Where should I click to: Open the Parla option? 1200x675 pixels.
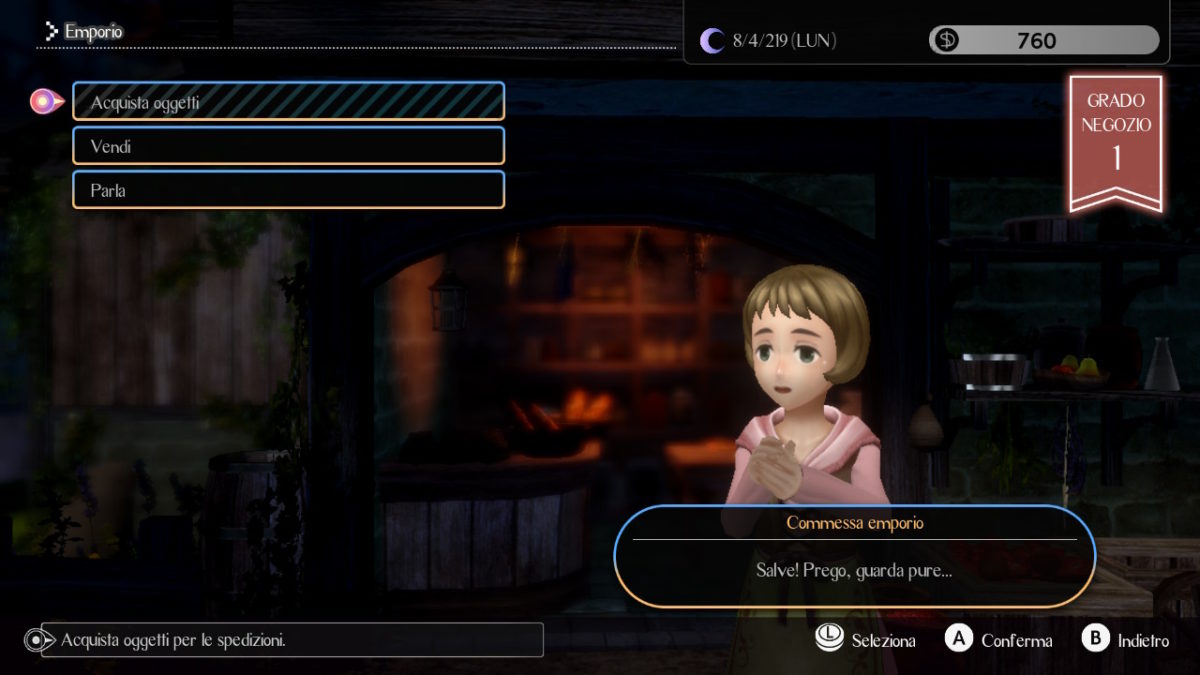(x=288, y=190)
